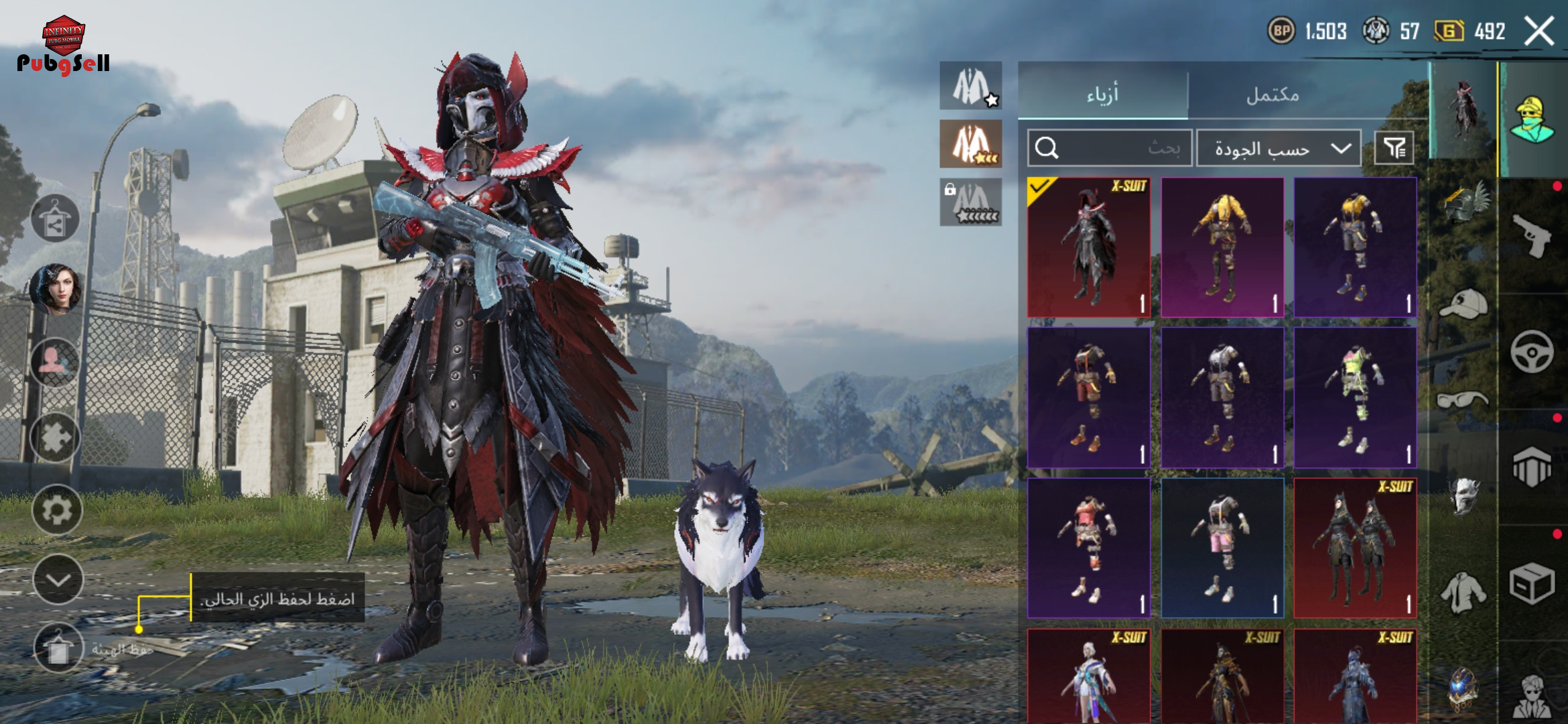The image size is (1568, 724).
Task: Click the share outfit button
Action: [x=55, y=219]
